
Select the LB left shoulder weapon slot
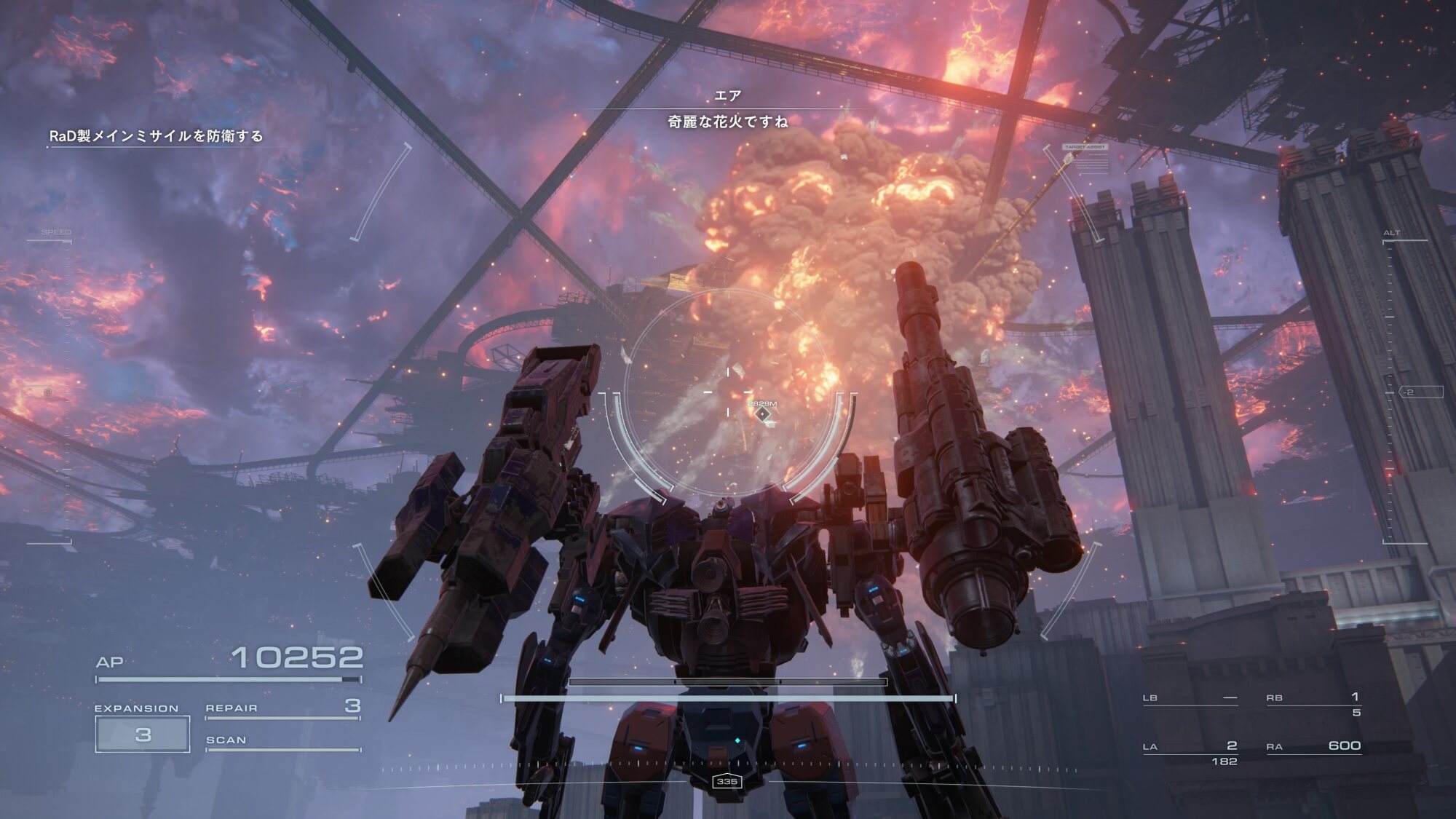(1190, 698)
